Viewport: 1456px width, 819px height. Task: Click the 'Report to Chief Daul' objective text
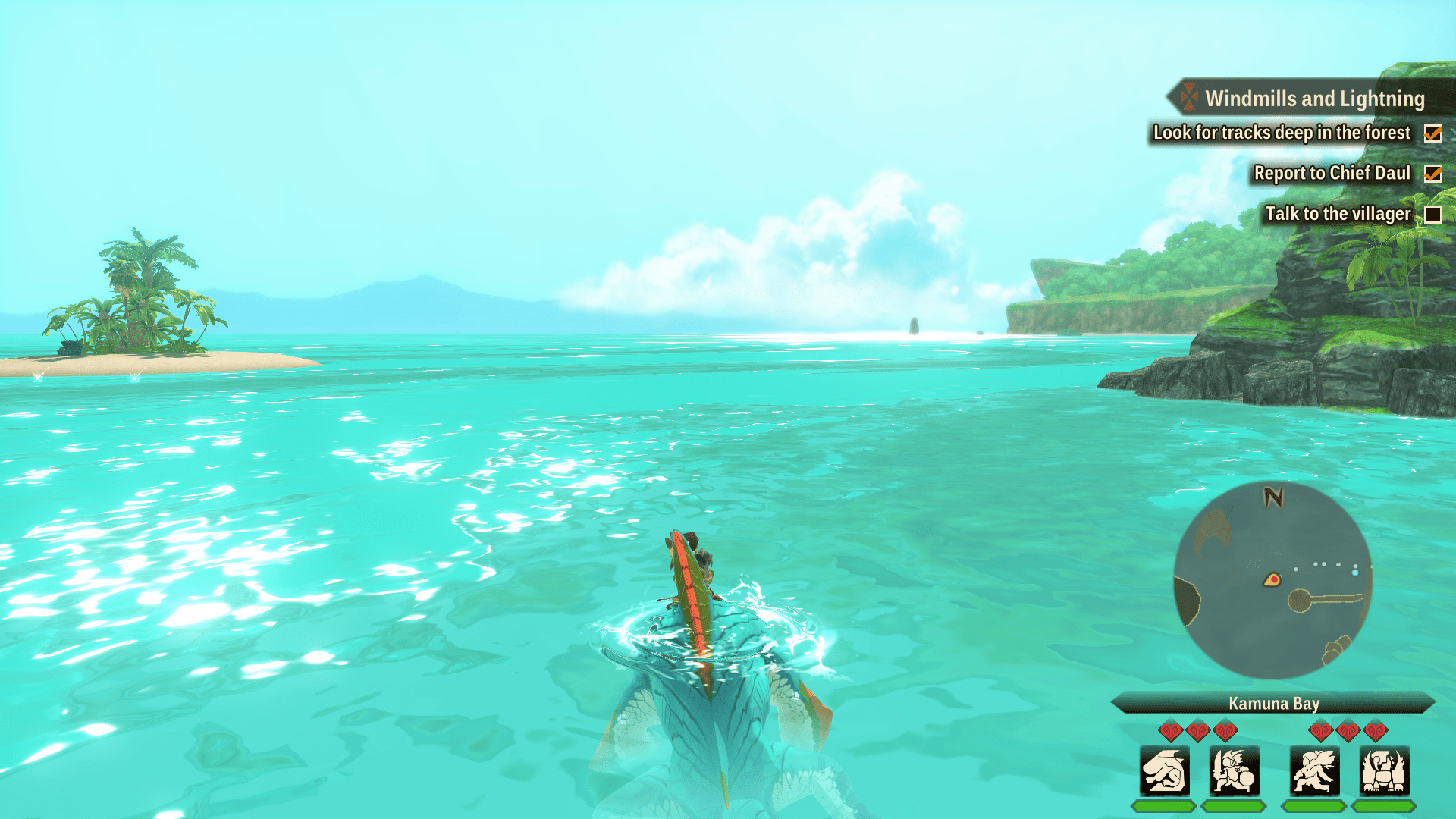1332,174
